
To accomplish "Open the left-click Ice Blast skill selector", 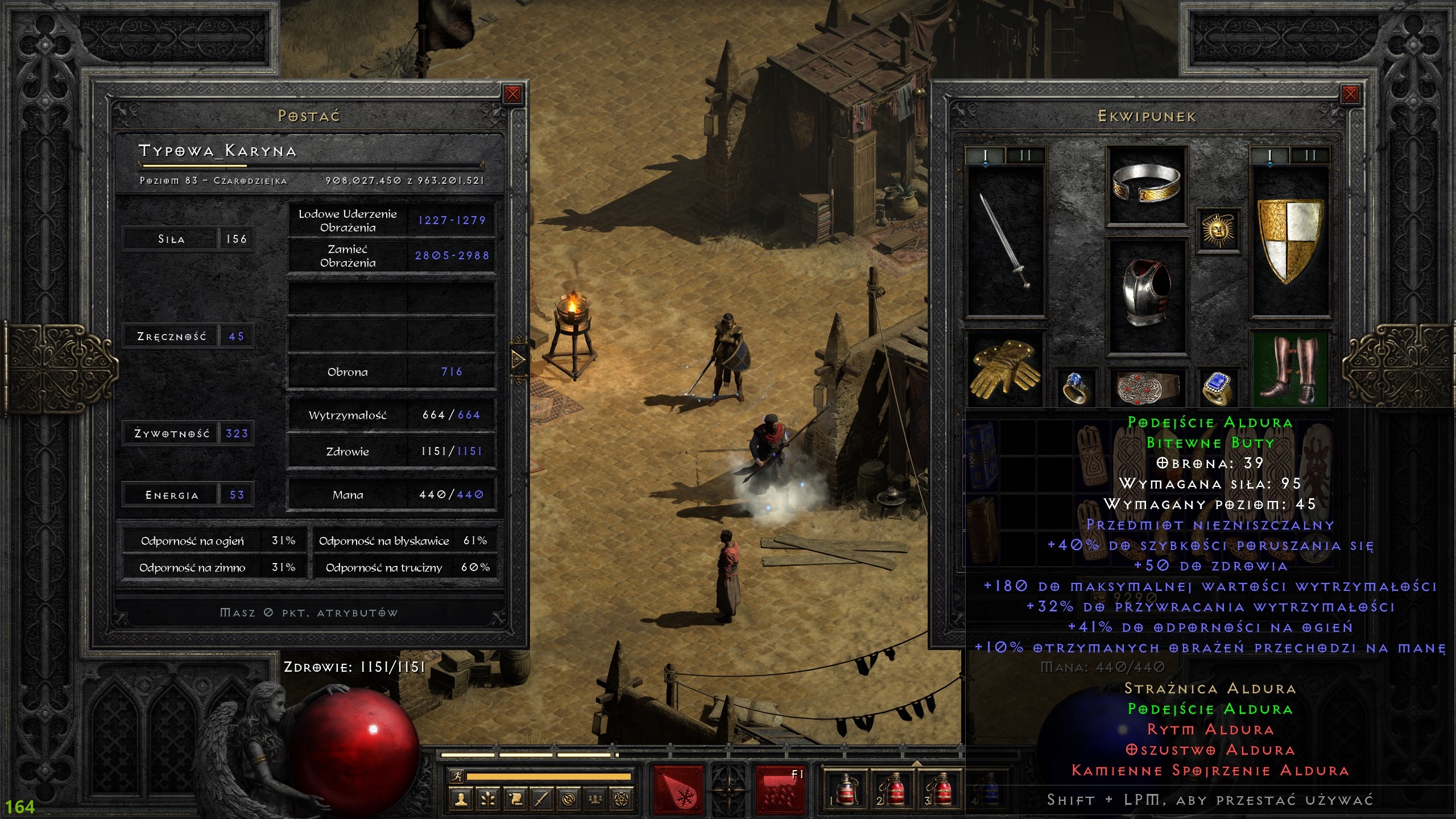I will (x=678, y=791).
